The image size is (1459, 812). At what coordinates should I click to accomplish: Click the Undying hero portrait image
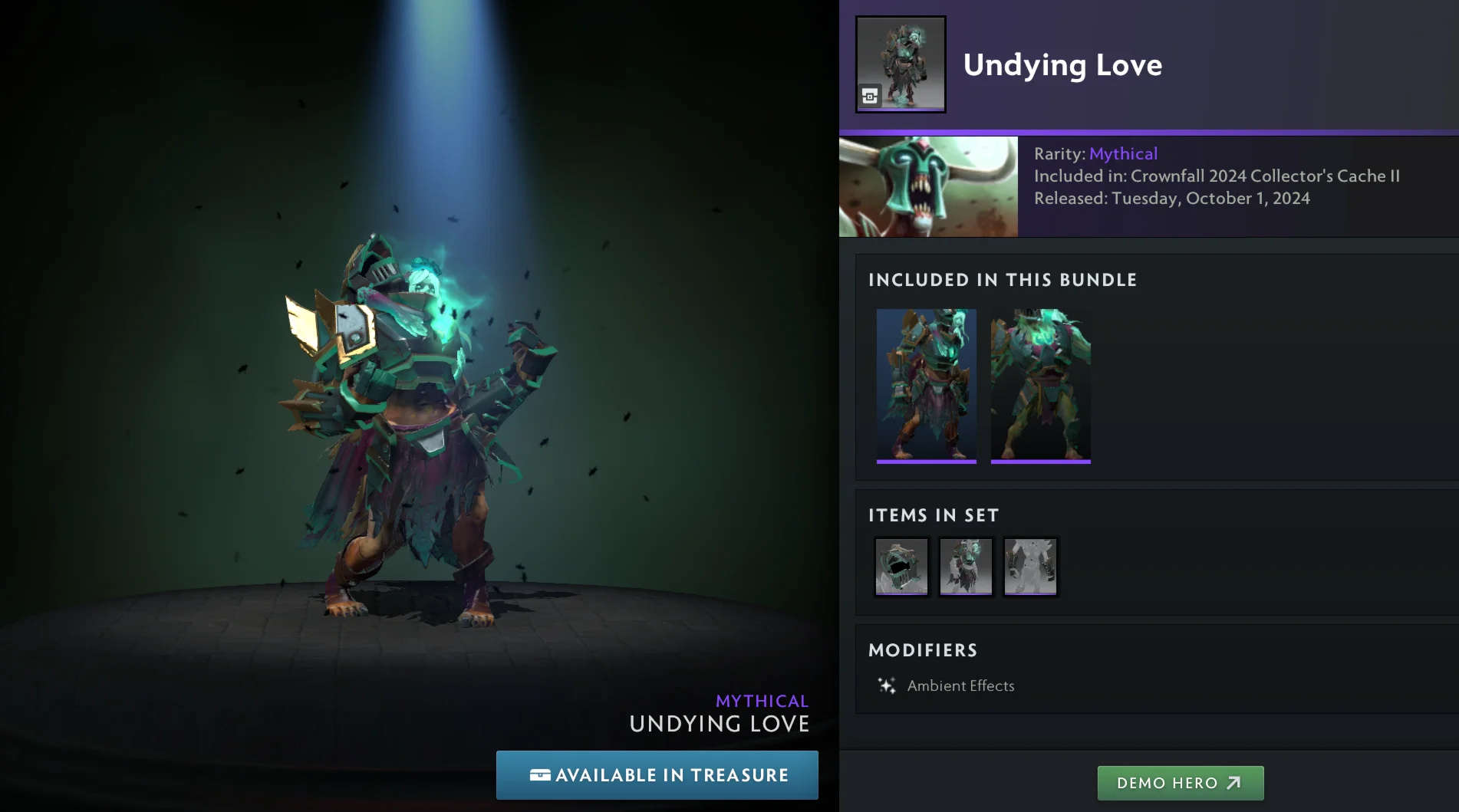pos(927,186)
